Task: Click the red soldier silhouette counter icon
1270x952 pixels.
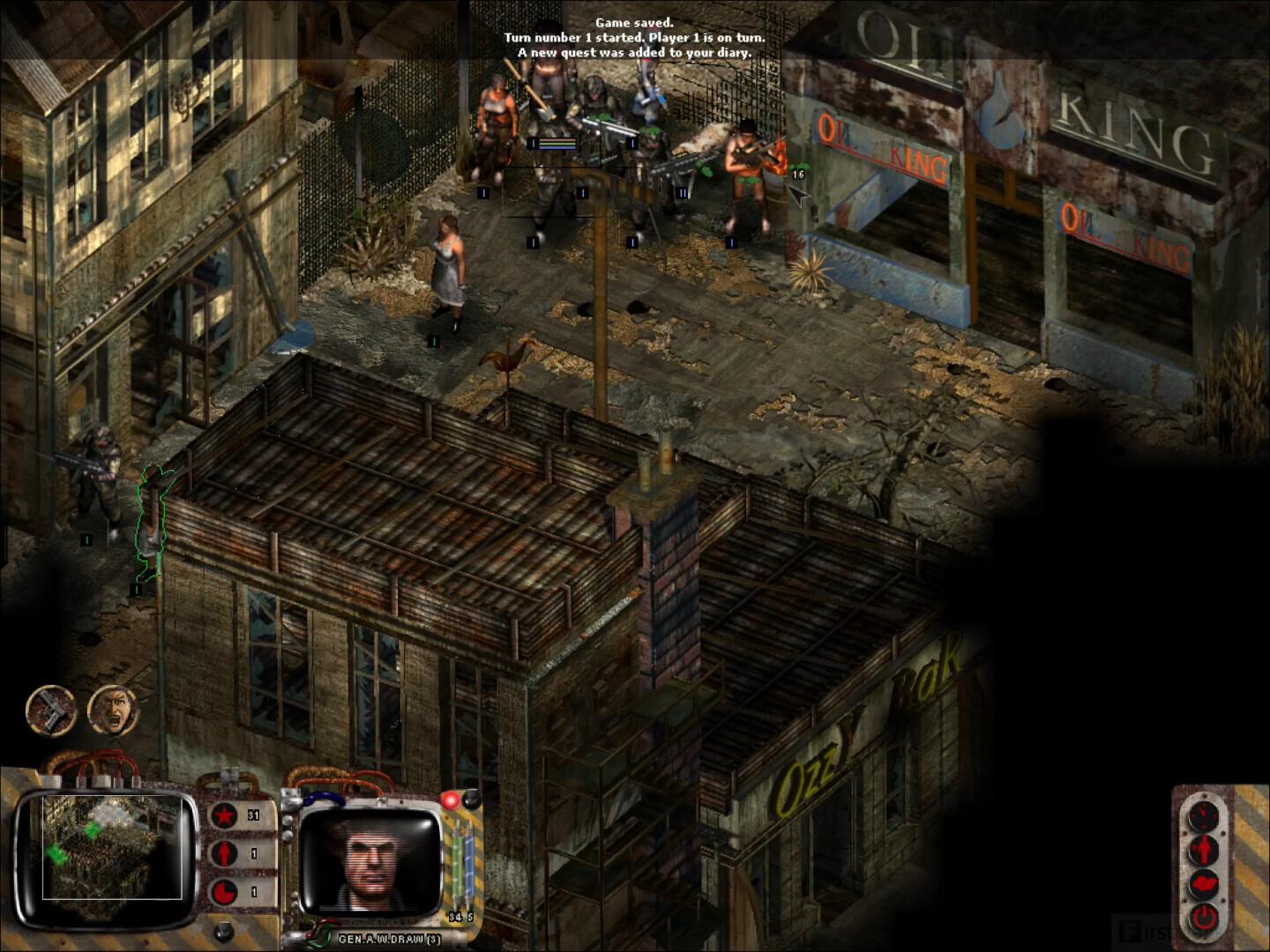Action: coord(223,855)
